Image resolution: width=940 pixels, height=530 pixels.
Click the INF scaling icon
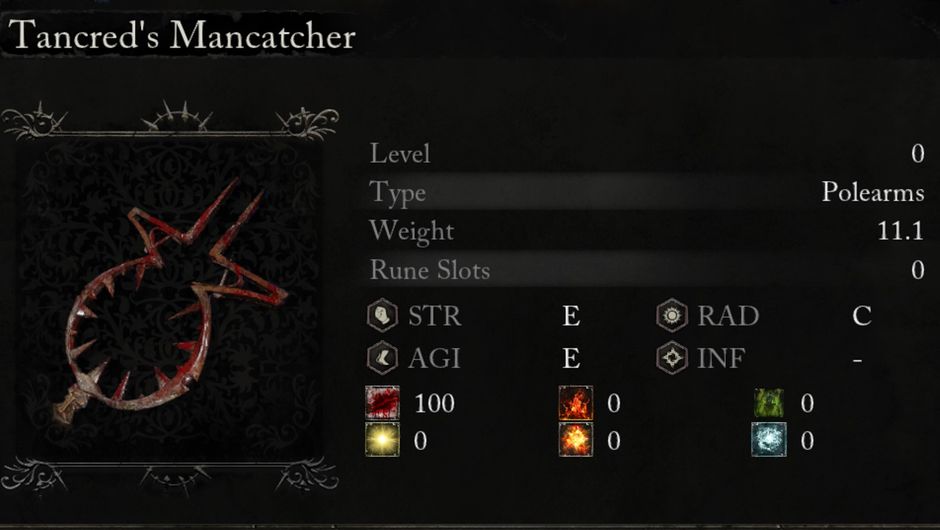pos(672,357)
